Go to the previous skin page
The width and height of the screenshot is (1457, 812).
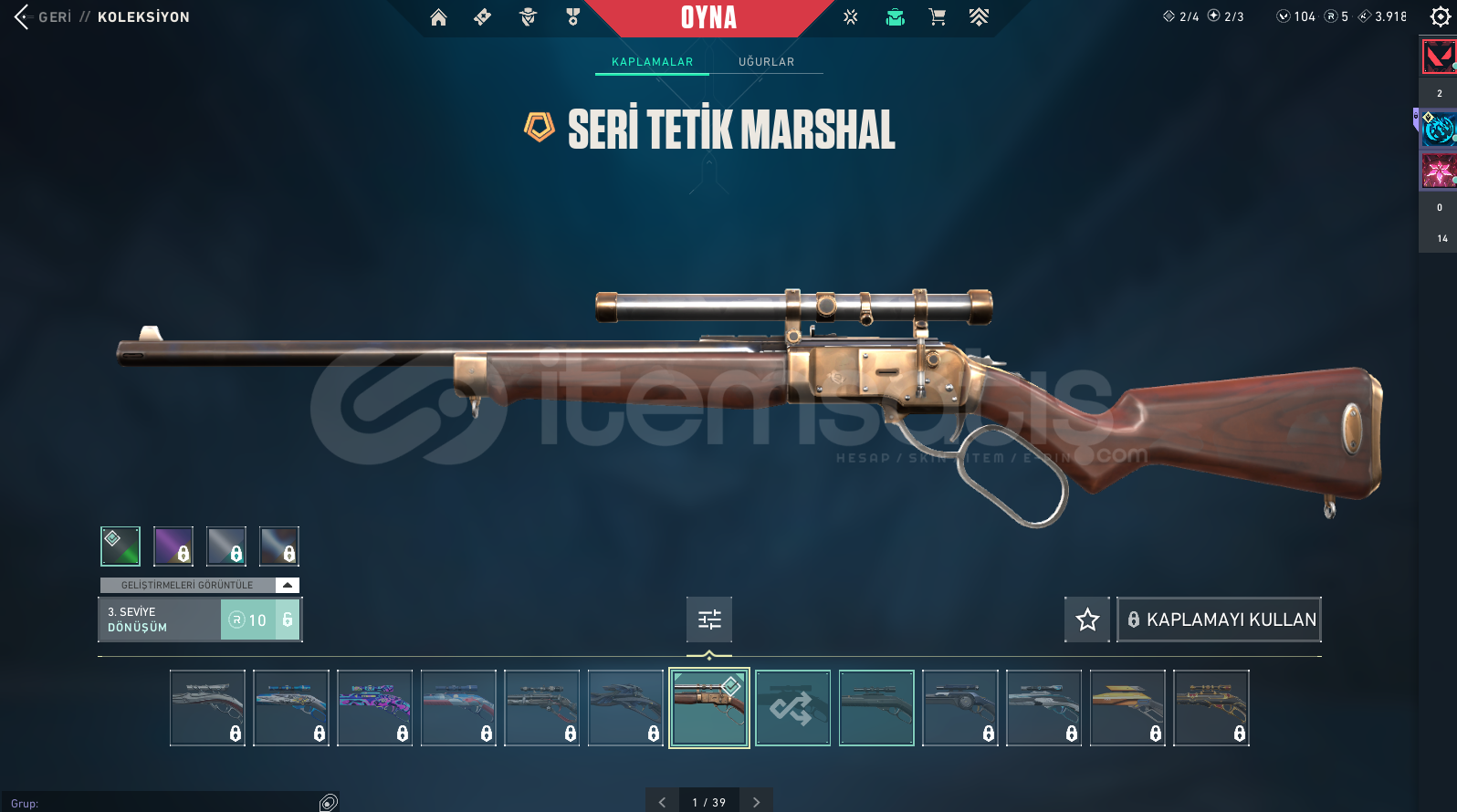pos(662,802)
